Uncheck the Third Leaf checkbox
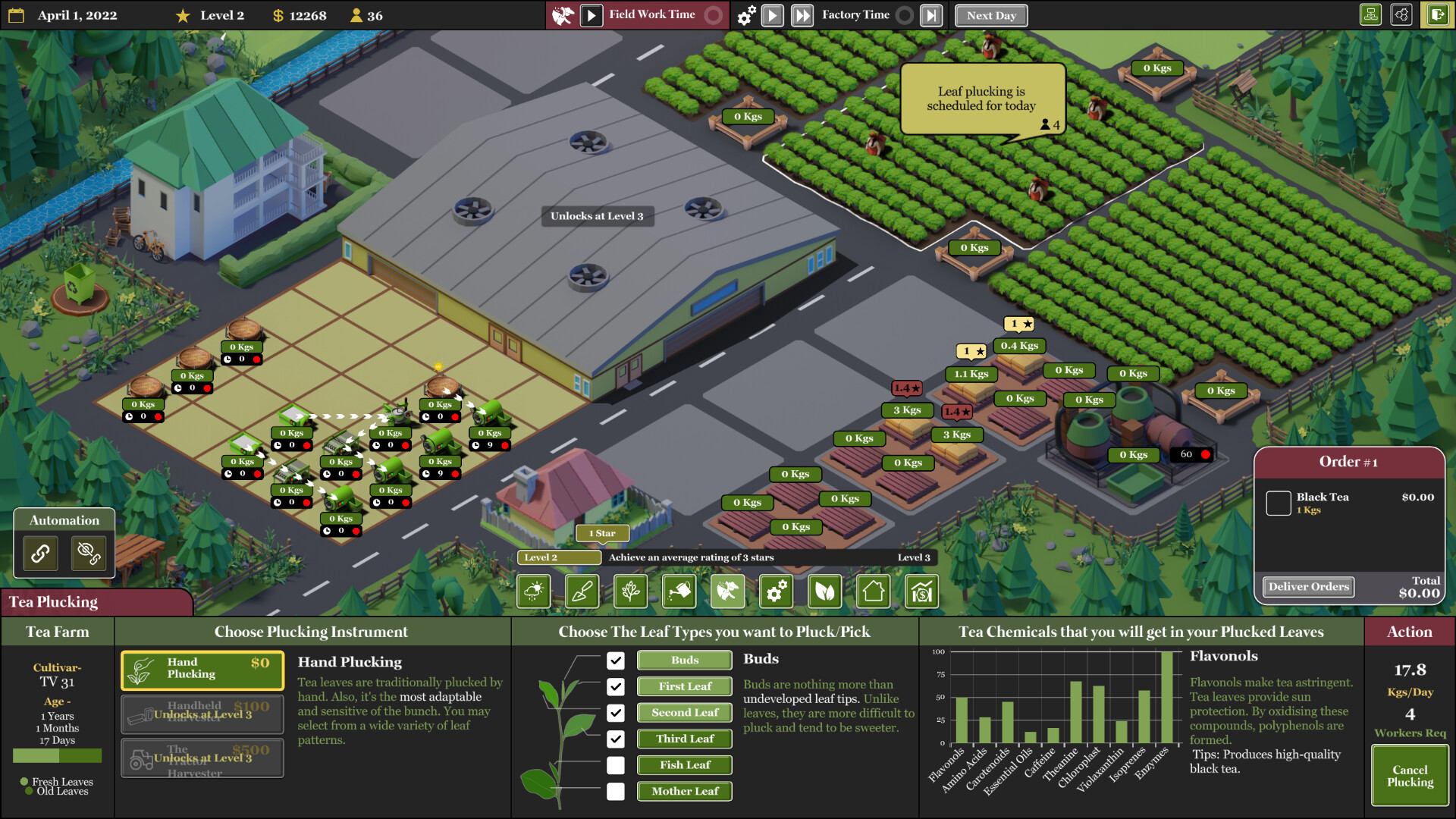 616,739
